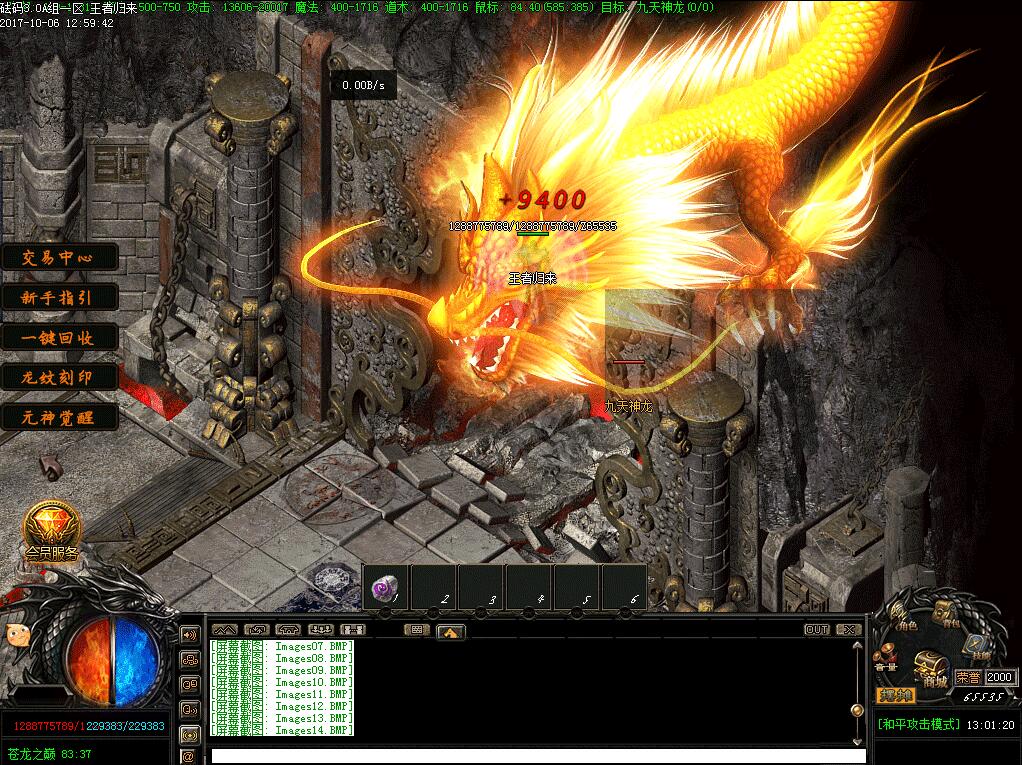Click the OUT button on chat panel
1022x765 pixels.
[x=817, y=630]
